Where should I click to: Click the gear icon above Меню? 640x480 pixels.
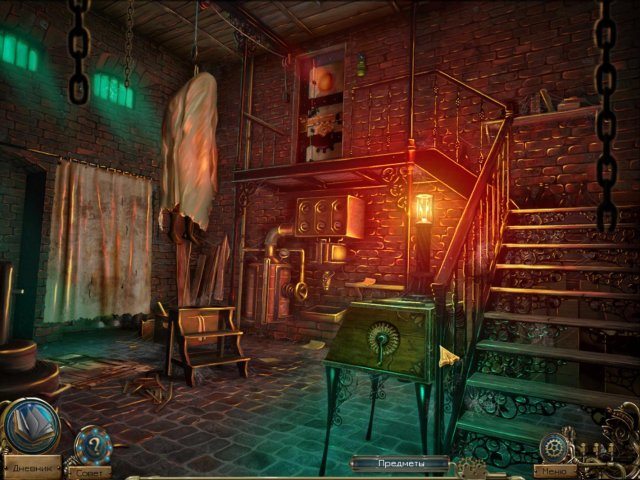(553, 446)
